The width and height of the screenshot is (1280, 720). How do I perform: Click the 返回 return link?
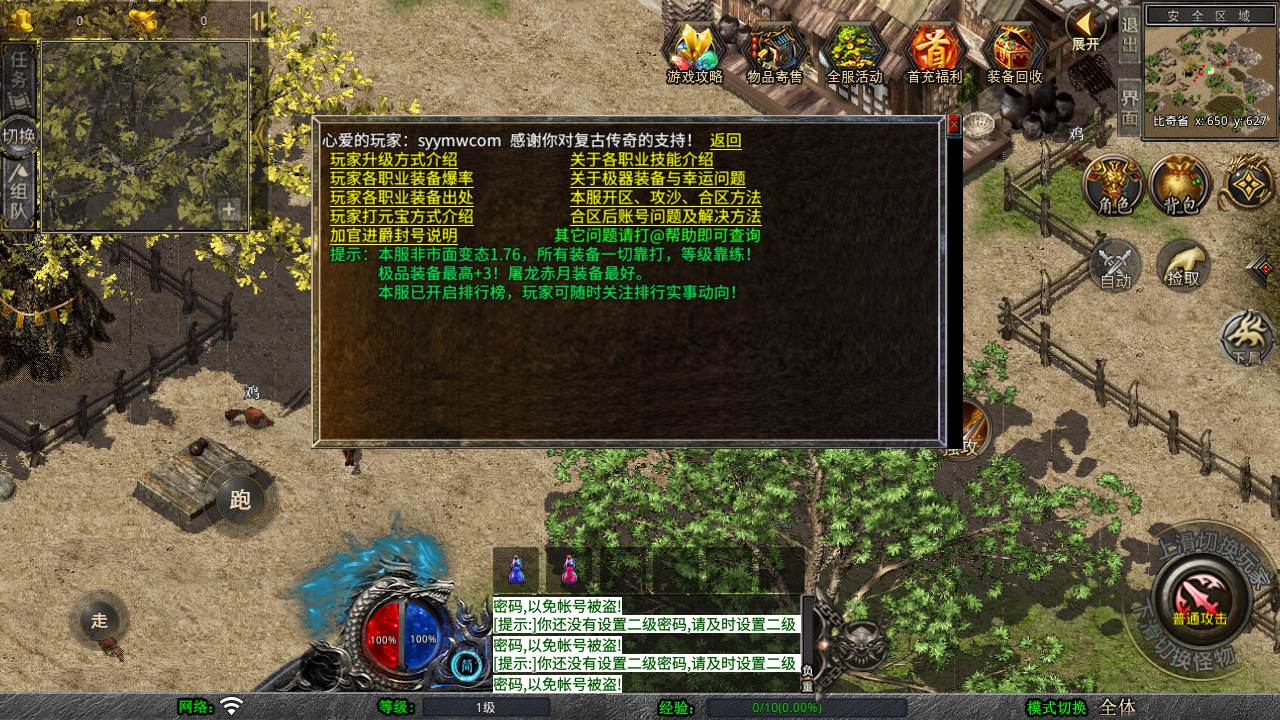click(x=726, y=141)
